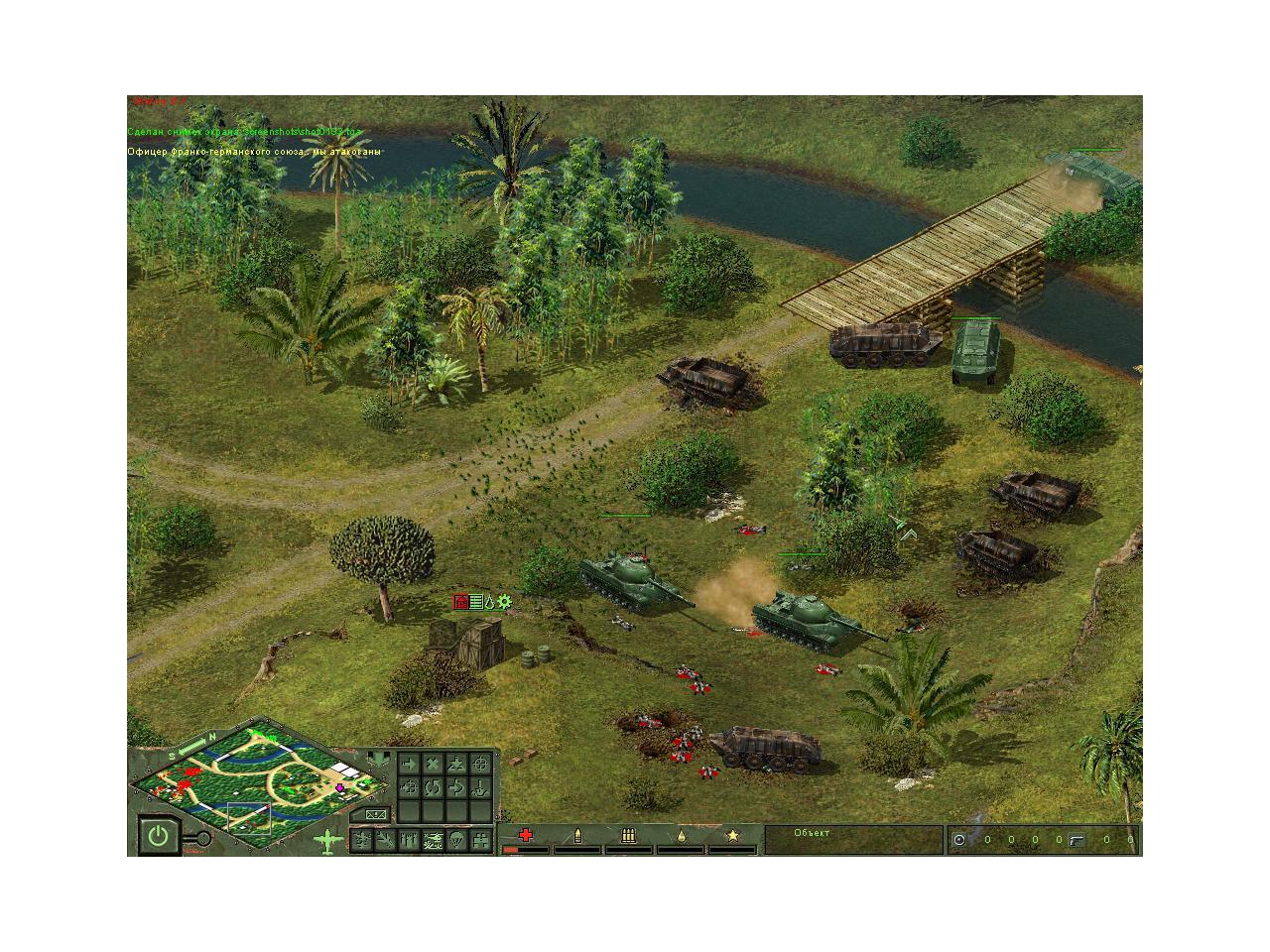Open the supply truck menu above minimap
Viewport: 1270px width, 952px height.
pos(376,813)
